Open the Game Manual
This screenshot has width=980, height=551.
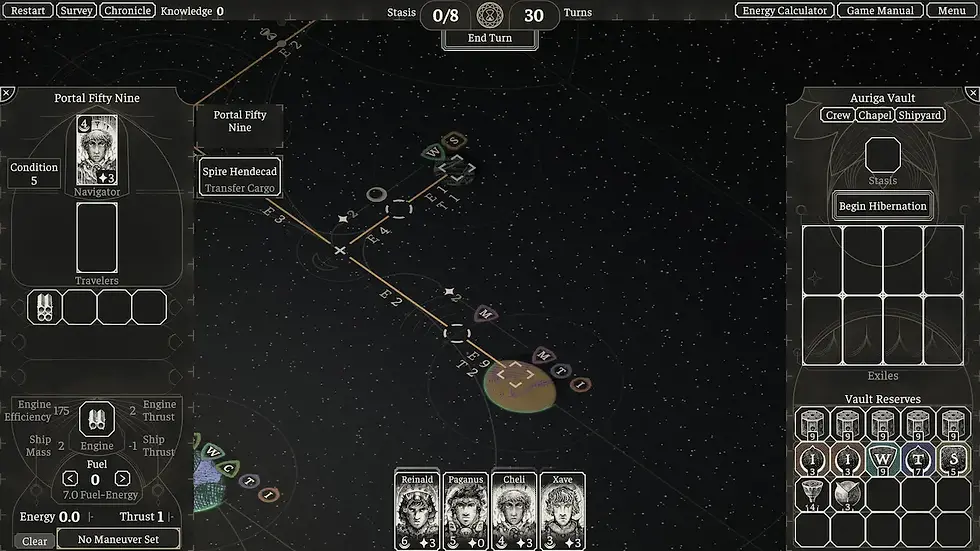click(875, 11)
